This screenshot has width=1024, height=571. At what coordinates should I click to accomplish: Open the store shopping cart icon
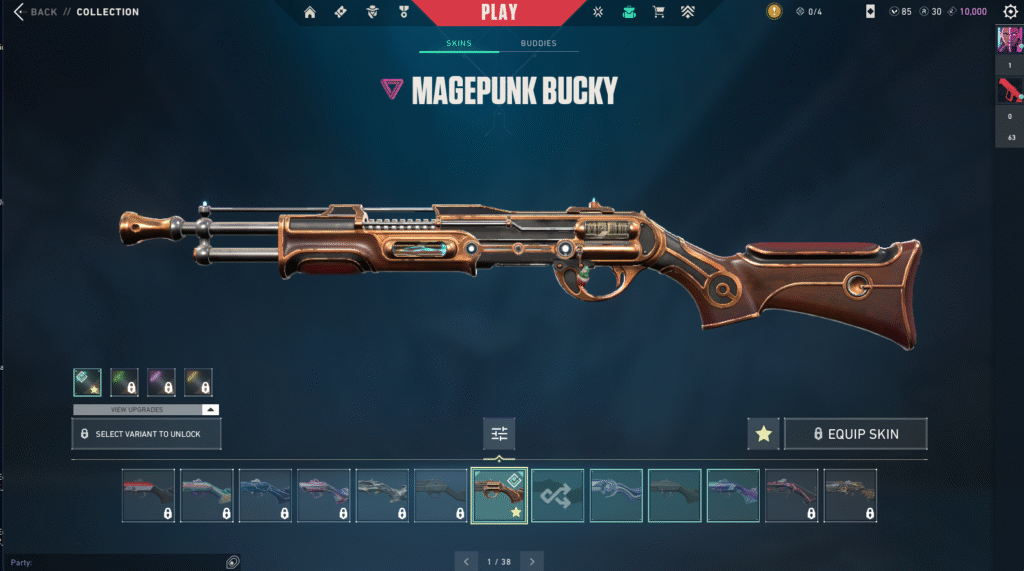click(658, 12)
